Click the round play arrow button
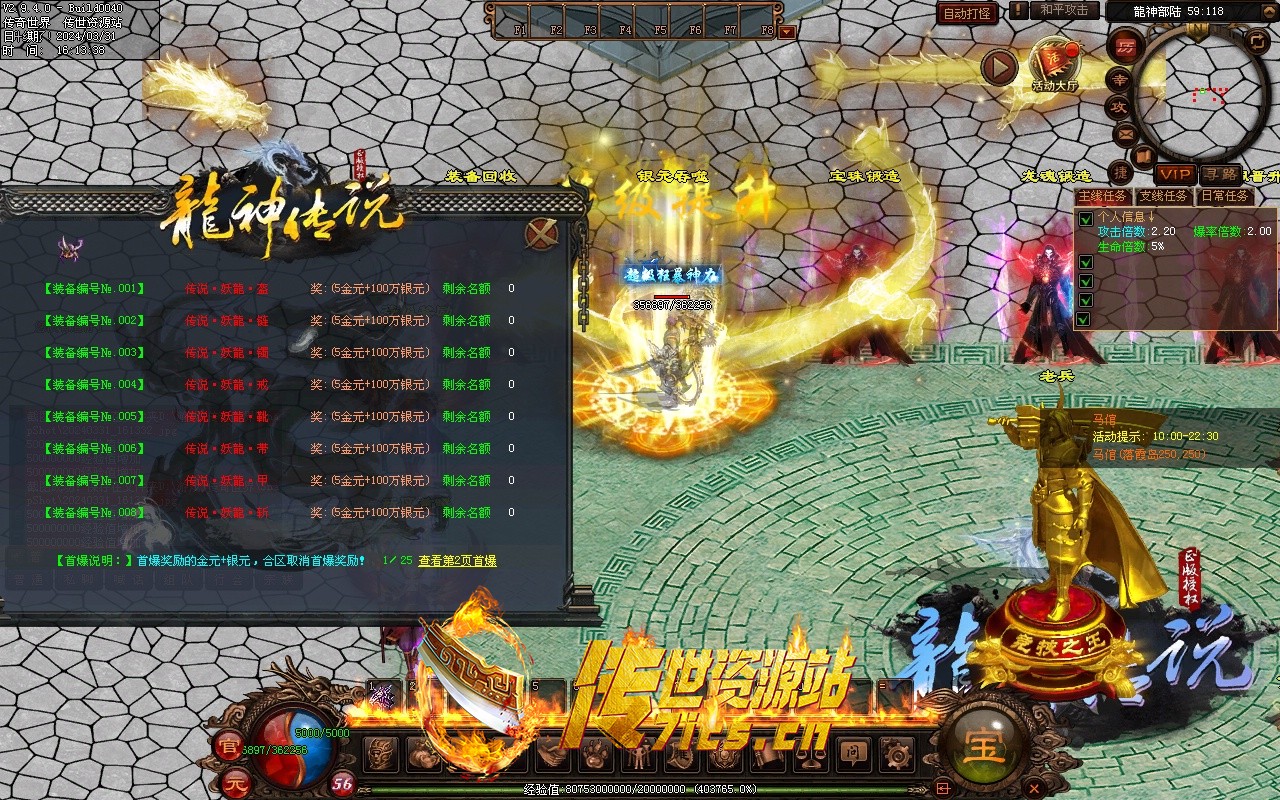This screenshot has width=1280, height=800. pyautogui.click(x=998, y=67)
